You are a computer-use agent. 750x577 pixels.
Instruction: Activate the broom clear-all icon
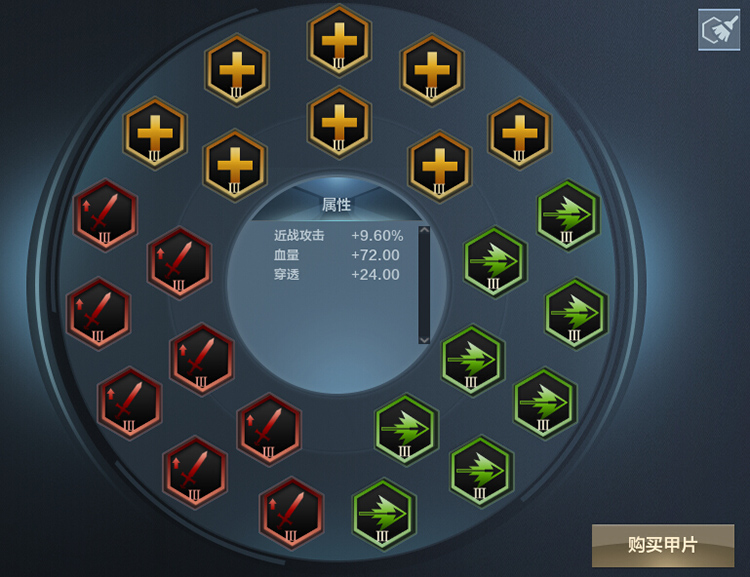tap(718, 29)
